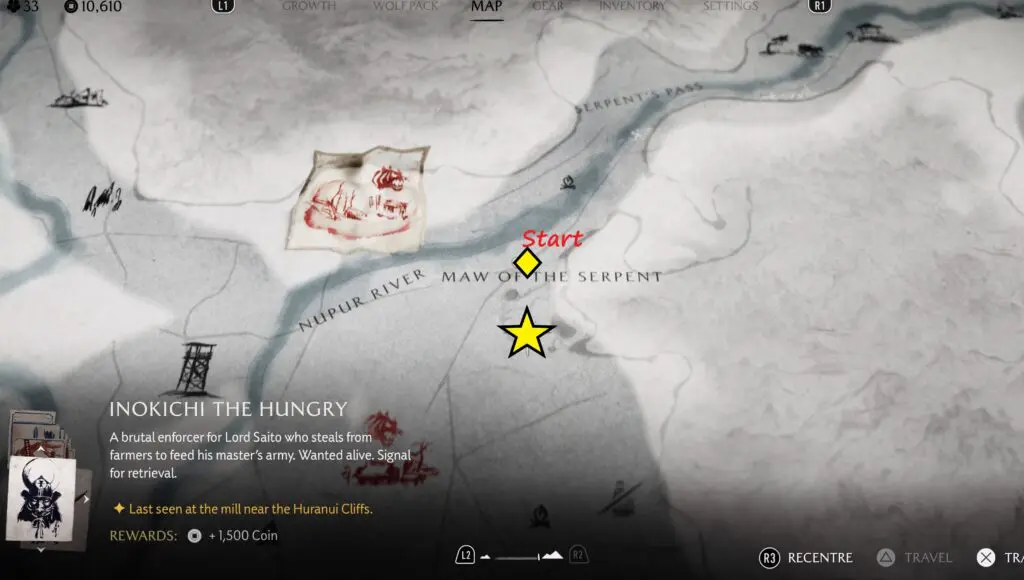
Task: Select the Map tab
Action: (x=486, y=7)
